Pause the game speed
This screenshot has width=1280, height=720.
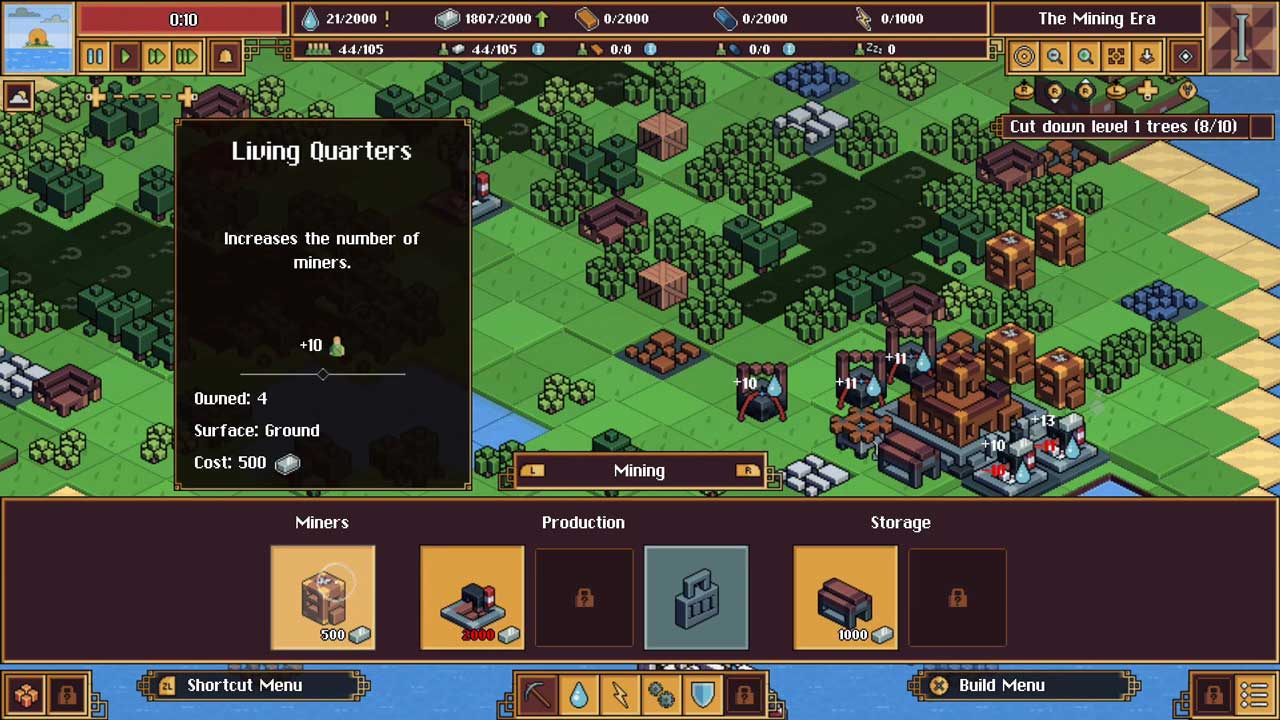[95, 56]
